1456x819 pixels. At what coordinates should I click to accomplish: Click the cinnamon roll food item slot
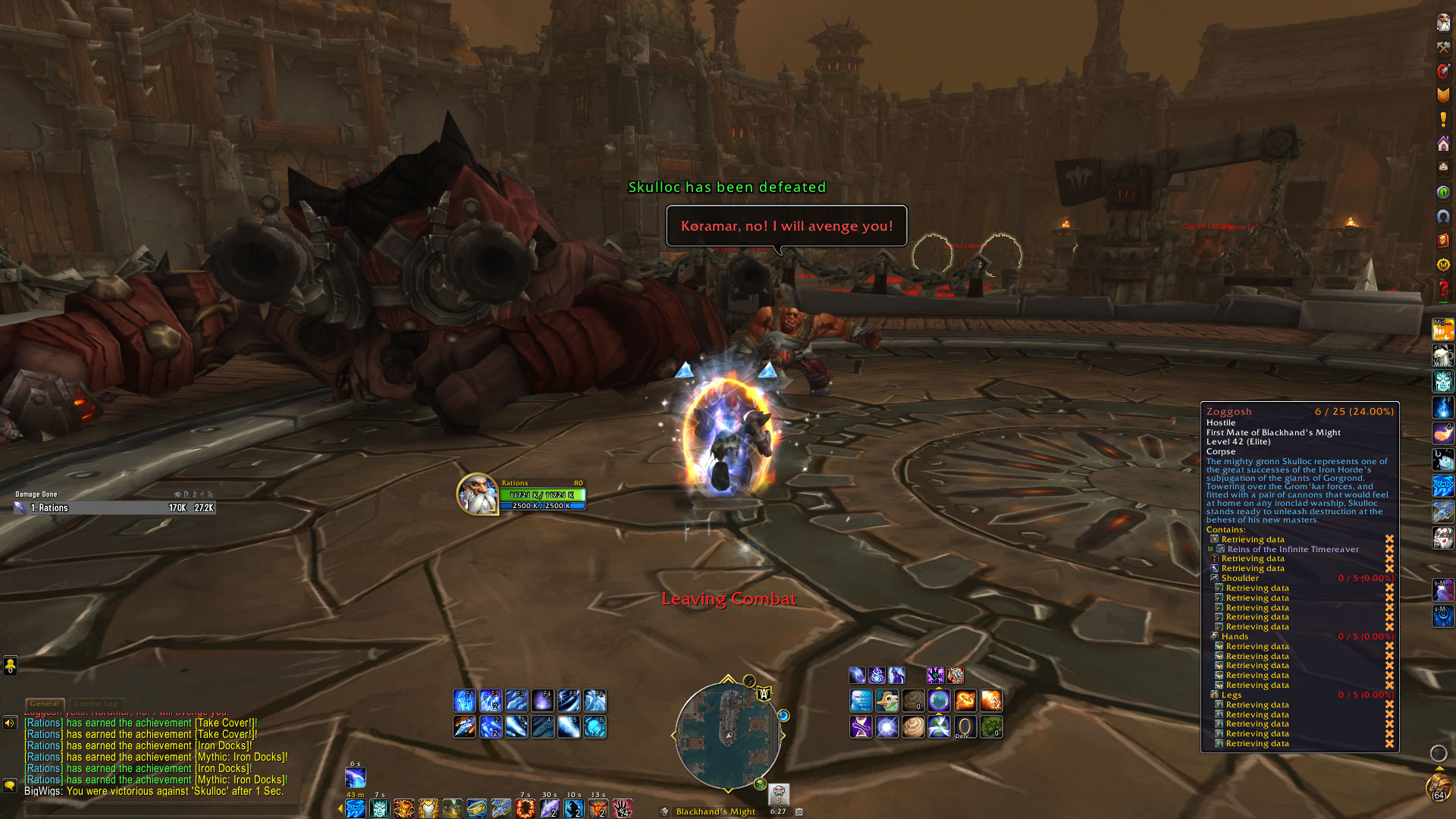coord(913,726)
